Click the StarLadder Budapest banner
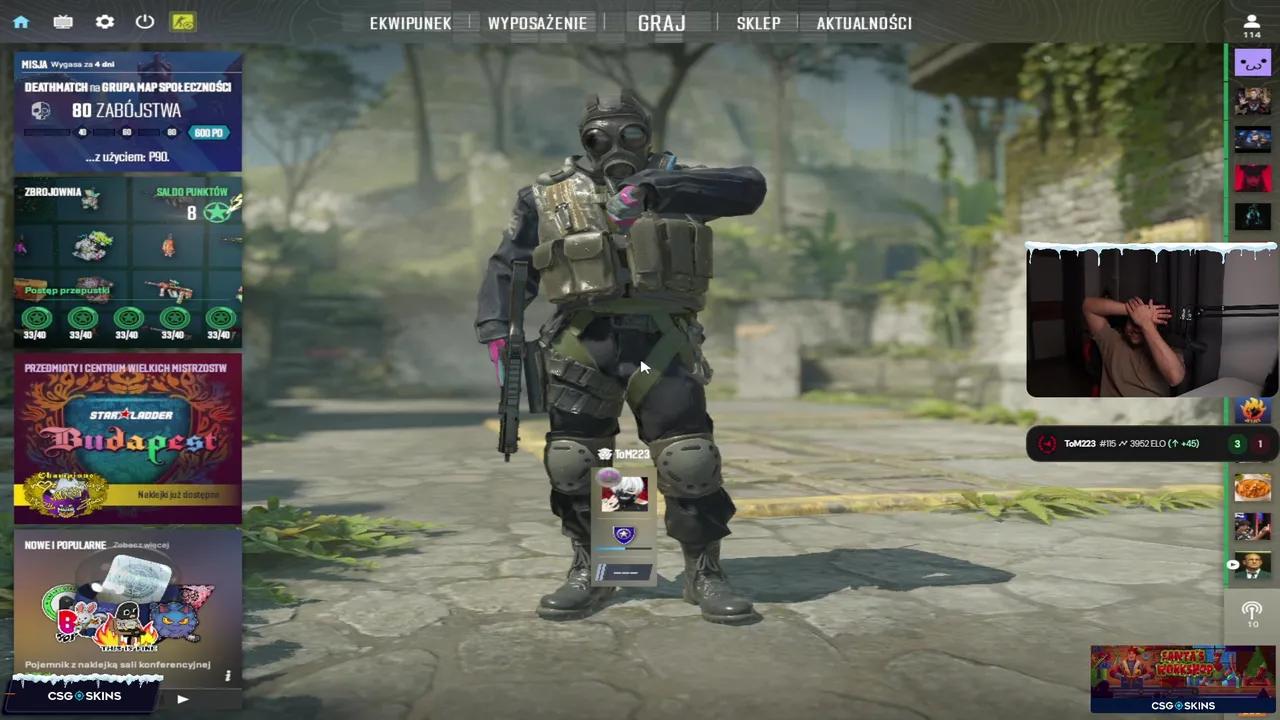Viewport: 1280px width, 720px height. pos(127,437)
